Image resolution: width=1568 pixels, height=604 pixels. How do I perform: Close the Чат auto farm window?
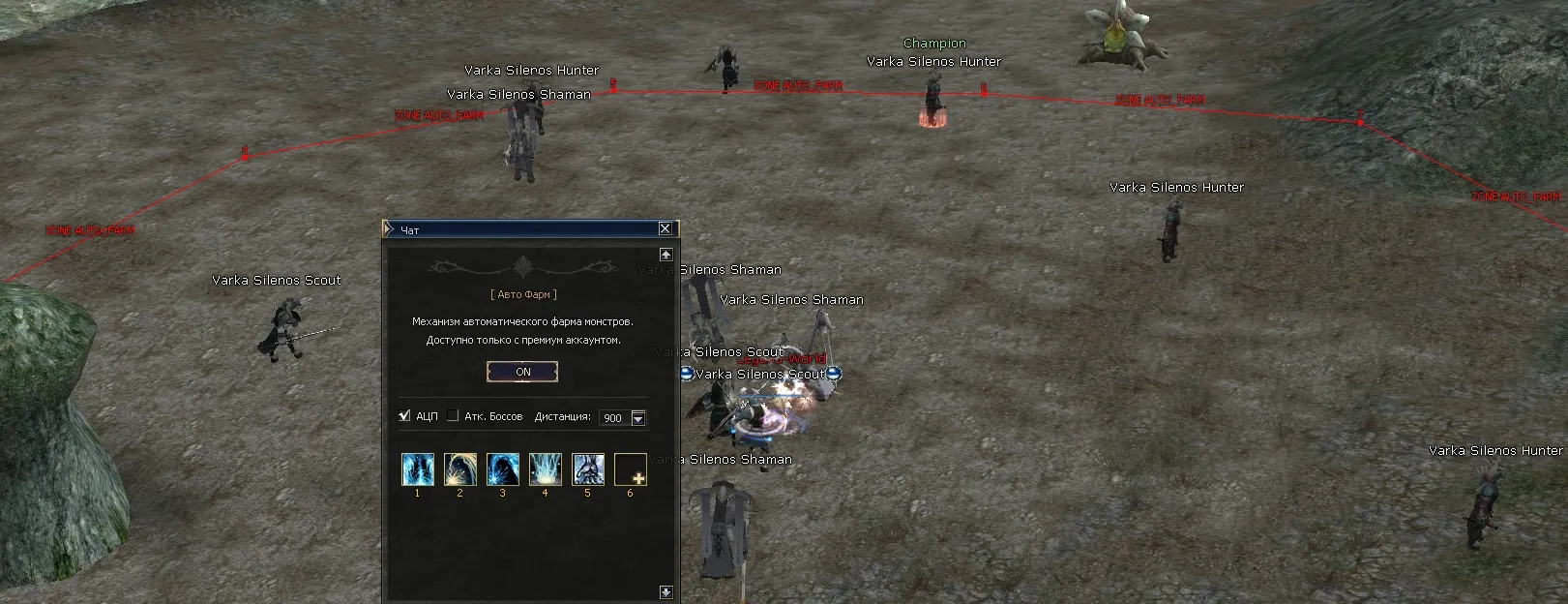pyautogui.click(x=665, y=228)
